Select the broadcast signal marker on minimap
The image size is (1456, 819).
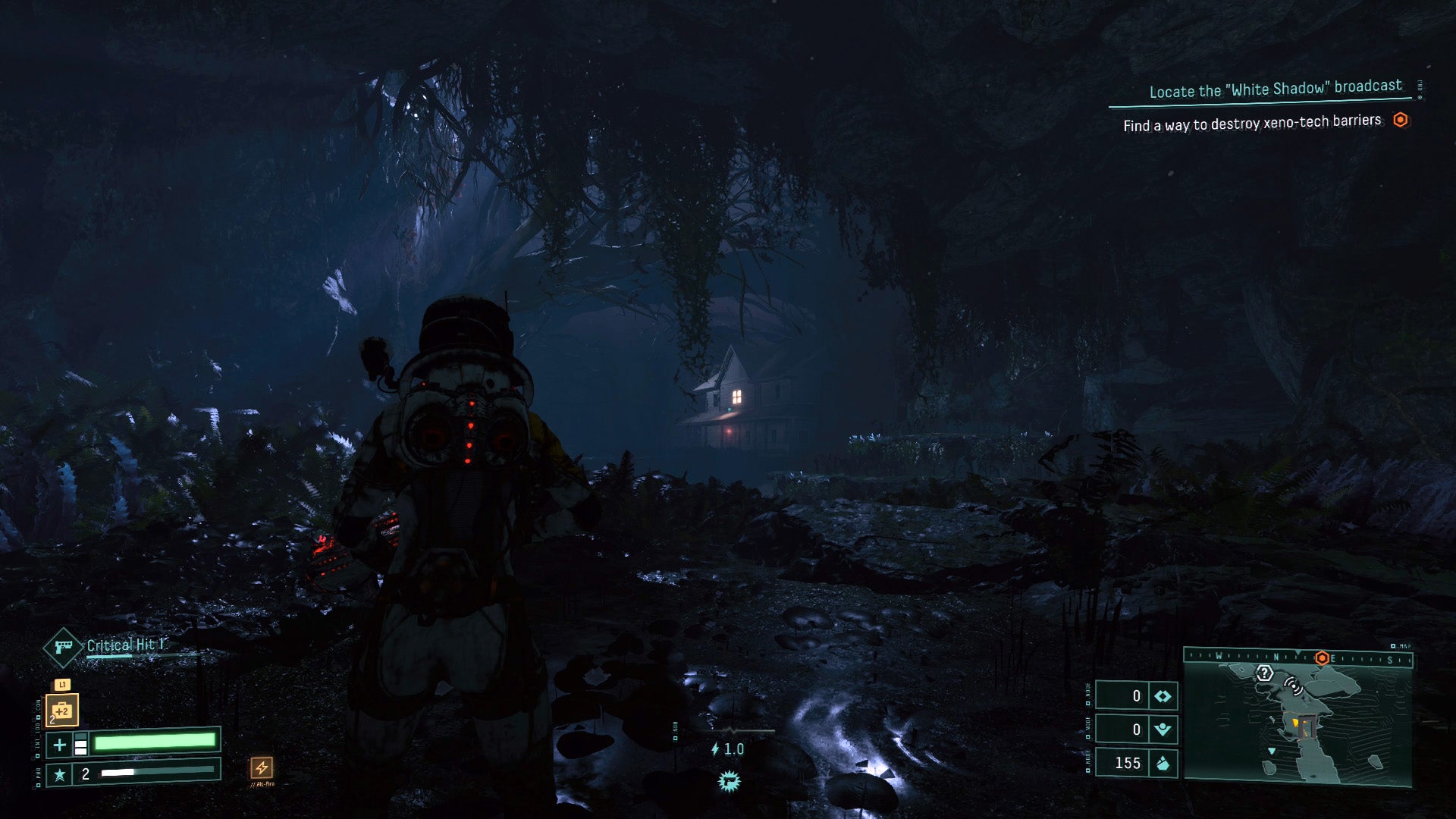click(1293, 687)
